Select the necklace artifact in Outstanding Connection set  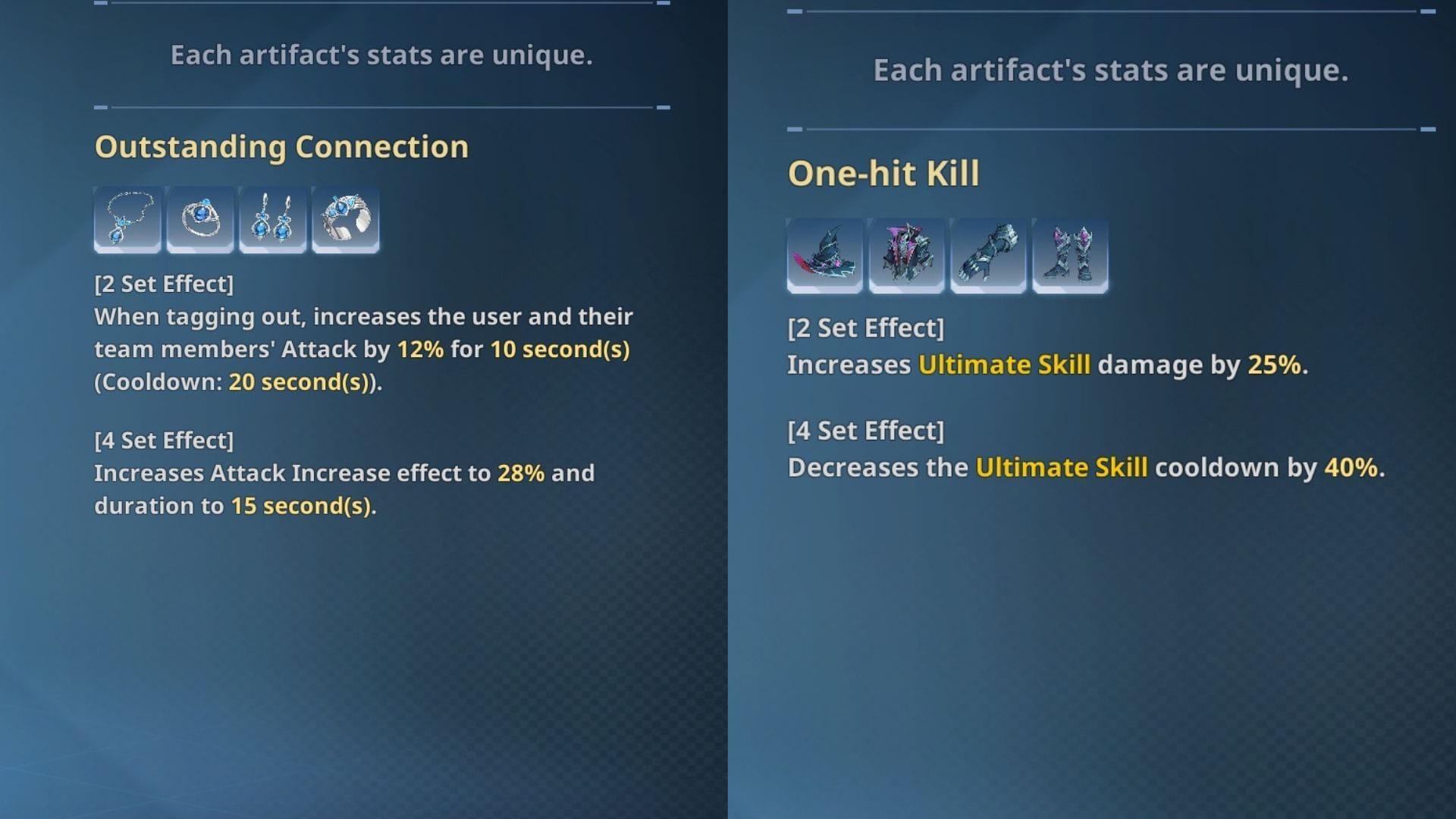click(126, 220)
